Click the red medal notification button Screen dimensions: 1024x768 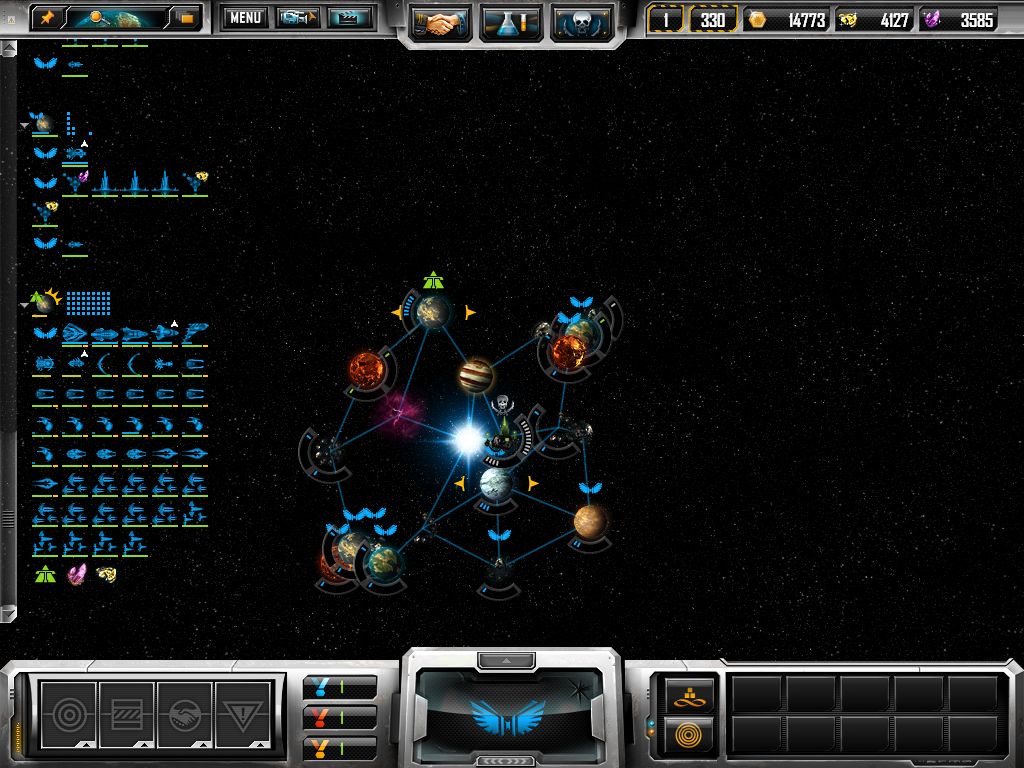(x=340, y=717)
